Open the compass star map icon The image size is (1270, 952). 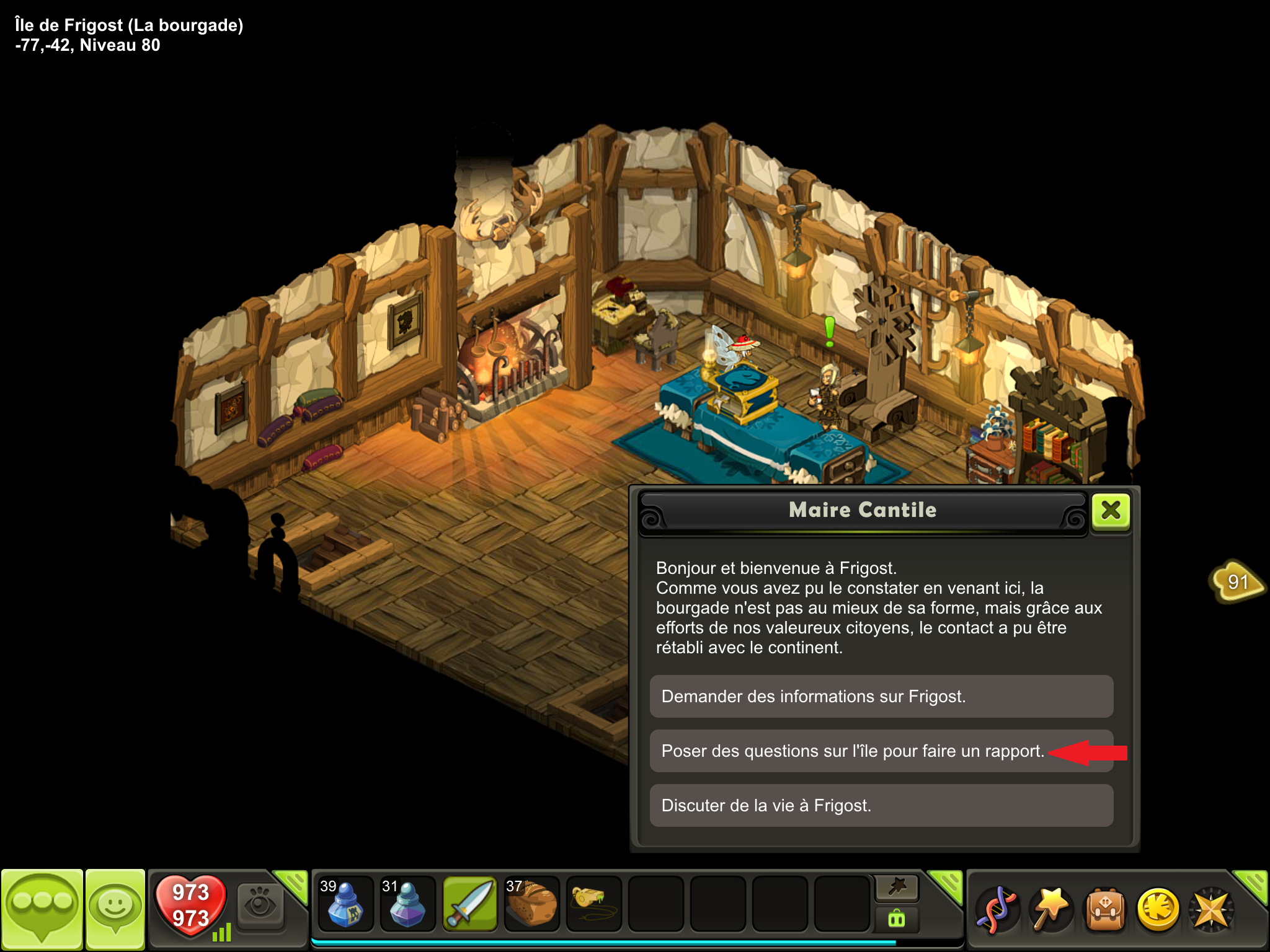[1211, 910]
